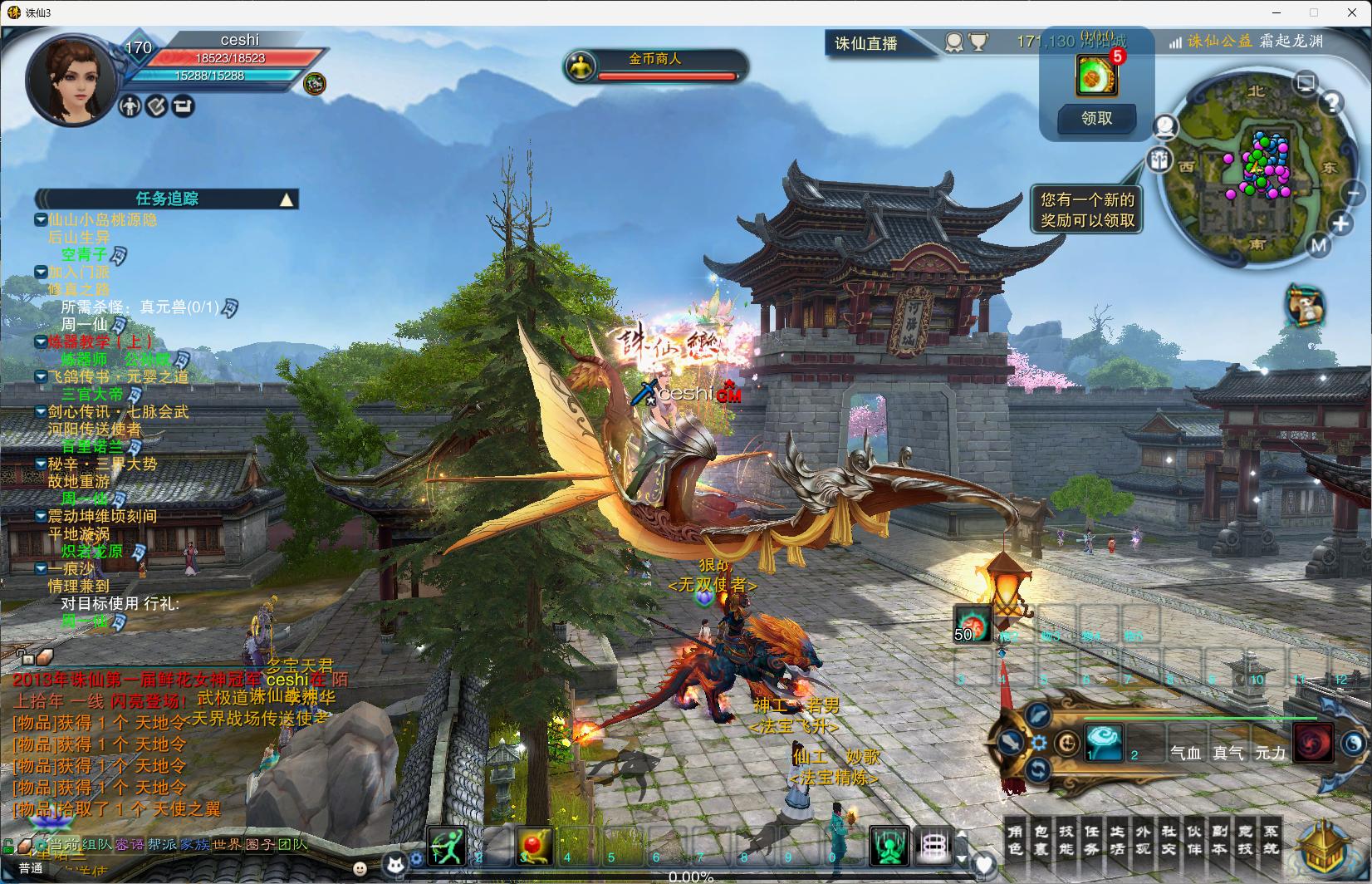
Task: Collapse the 任务追踪 quest tracker
Action: click(287, 199)
